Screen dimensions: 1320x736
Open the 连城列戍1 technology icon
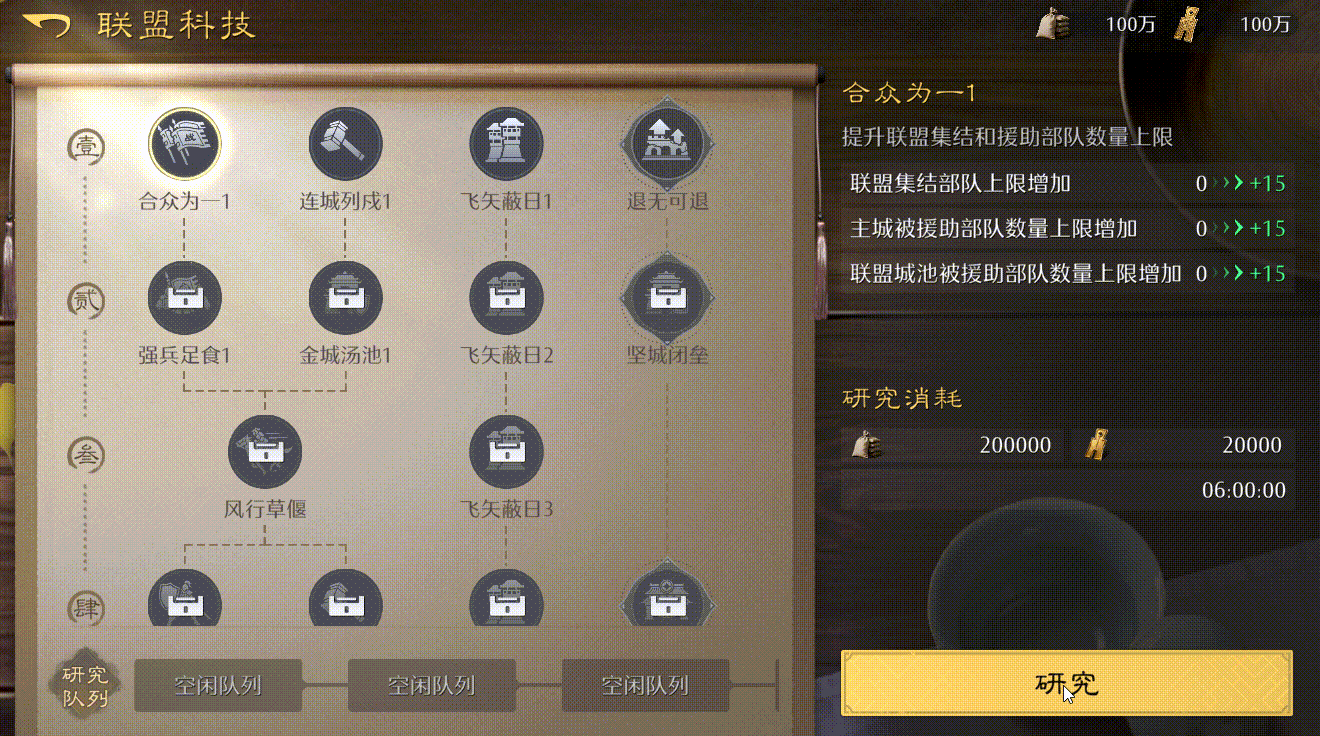point(345,143)
